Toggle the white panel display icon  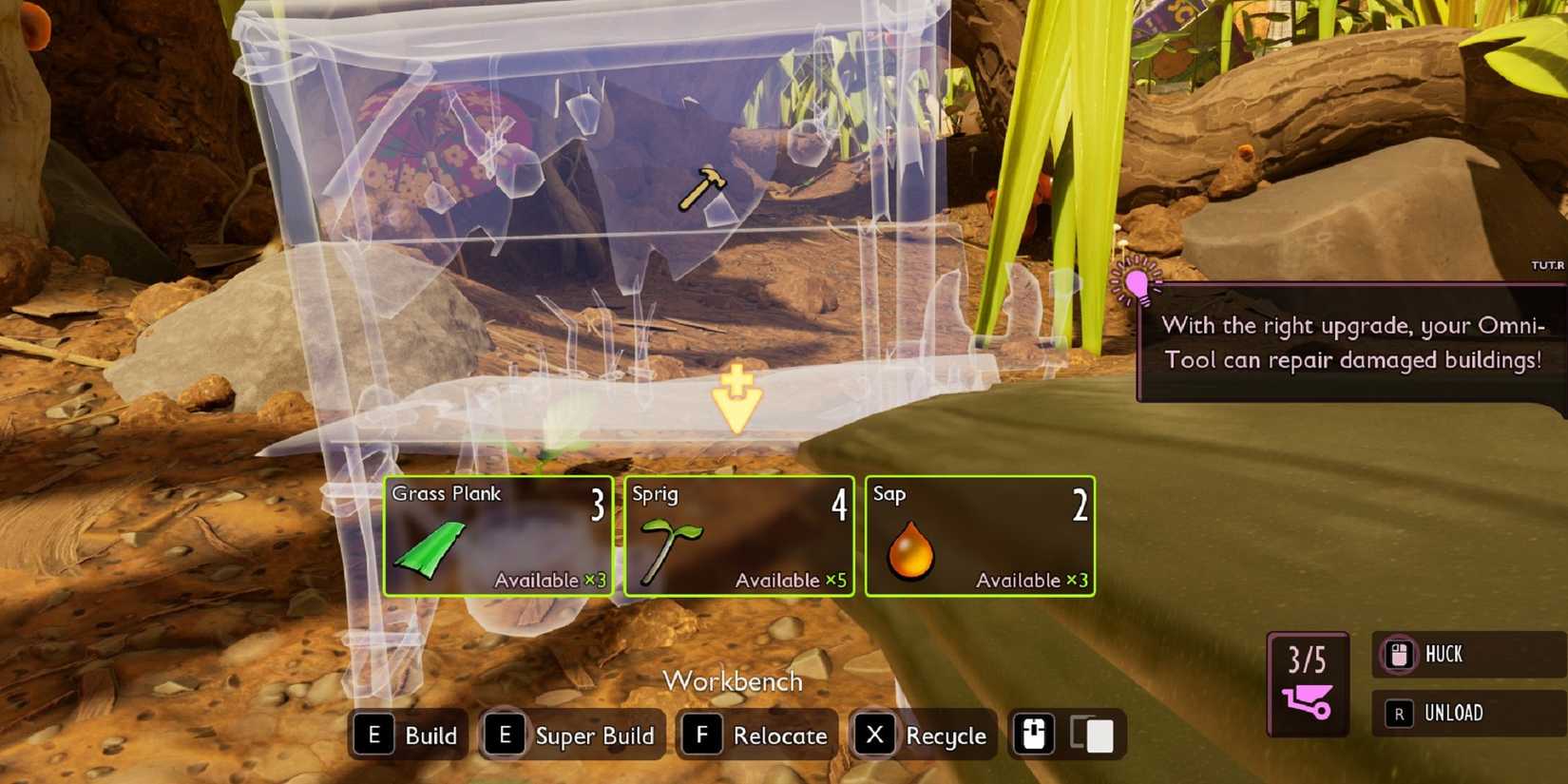1100,734
